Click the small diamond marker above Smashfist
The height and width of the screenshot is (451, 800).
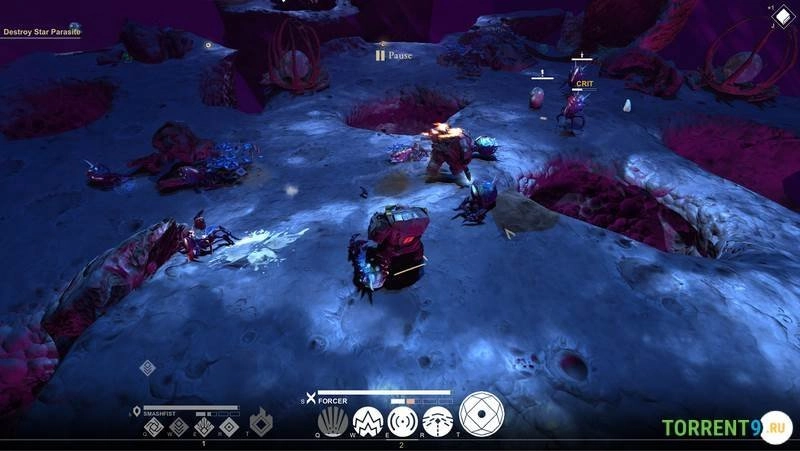147,368
